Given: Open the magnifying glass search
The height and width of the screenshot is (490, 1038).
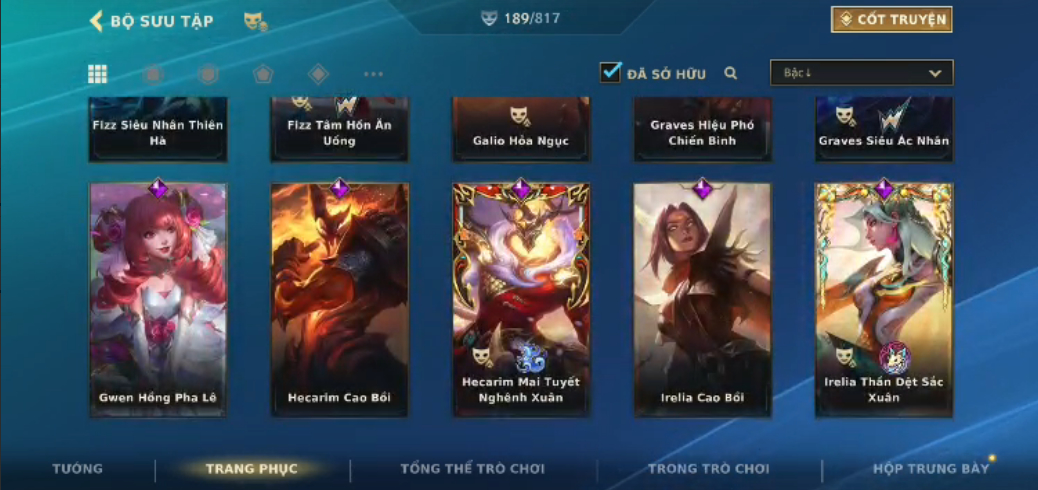Looking at the screenshot, I should click(x=731, y=73).
